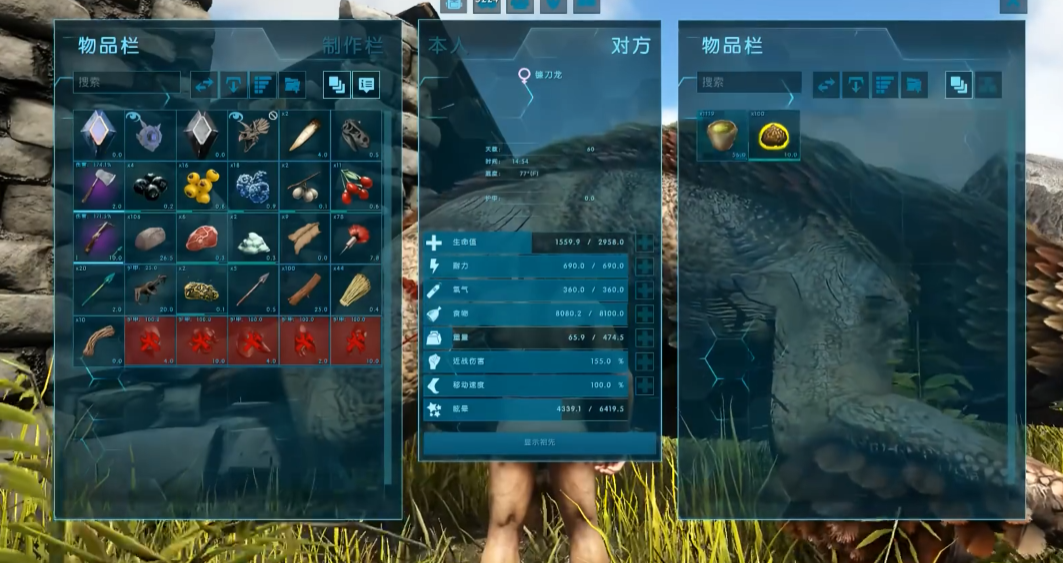
Task: Switch to the 制作栏 crafting tab
Action: click(352, 46)
